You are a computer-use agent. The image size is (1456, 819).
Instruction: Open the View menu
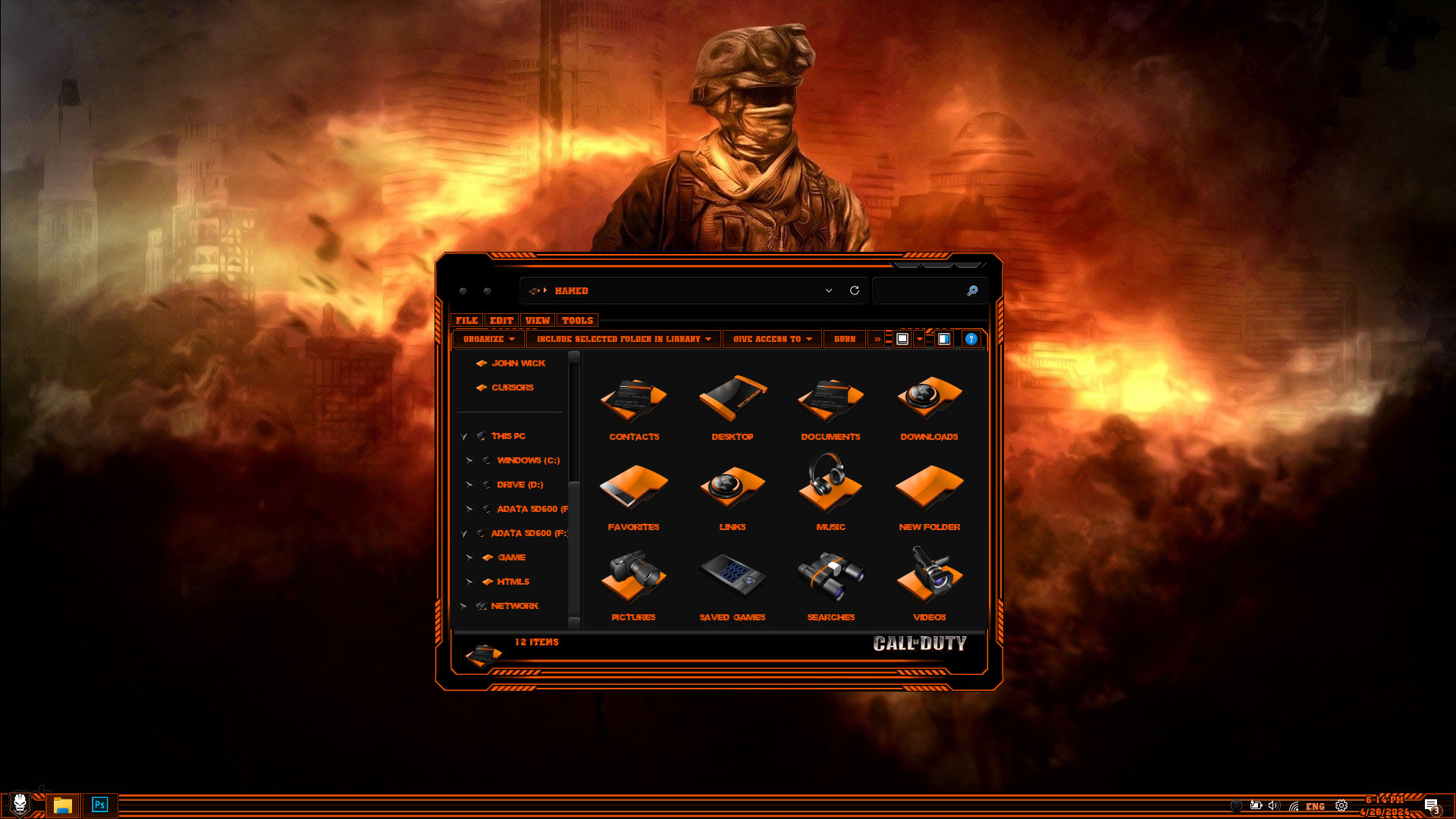click(538, 321)
